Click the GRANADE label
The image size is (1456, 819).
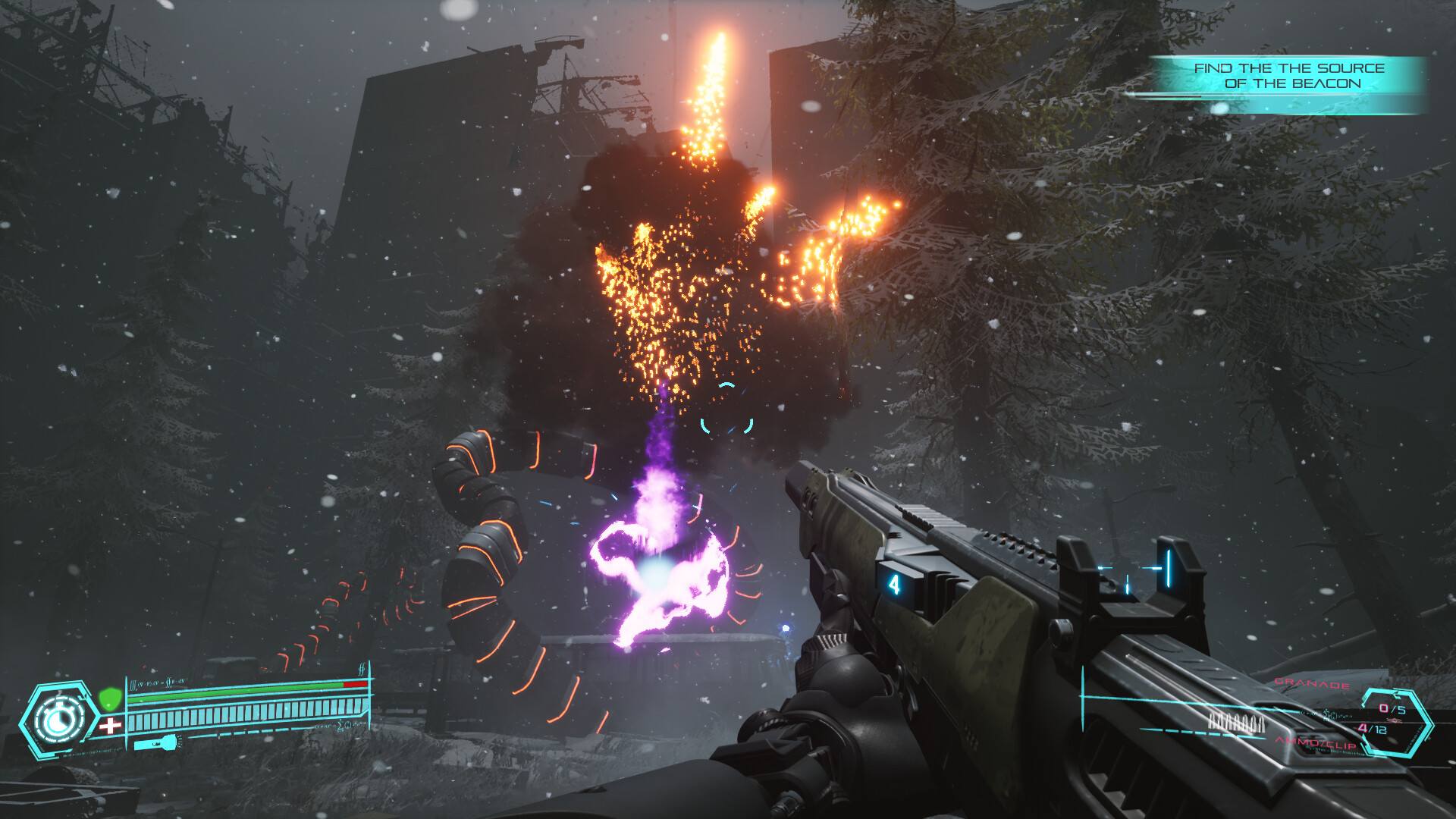click(1311, 683)
